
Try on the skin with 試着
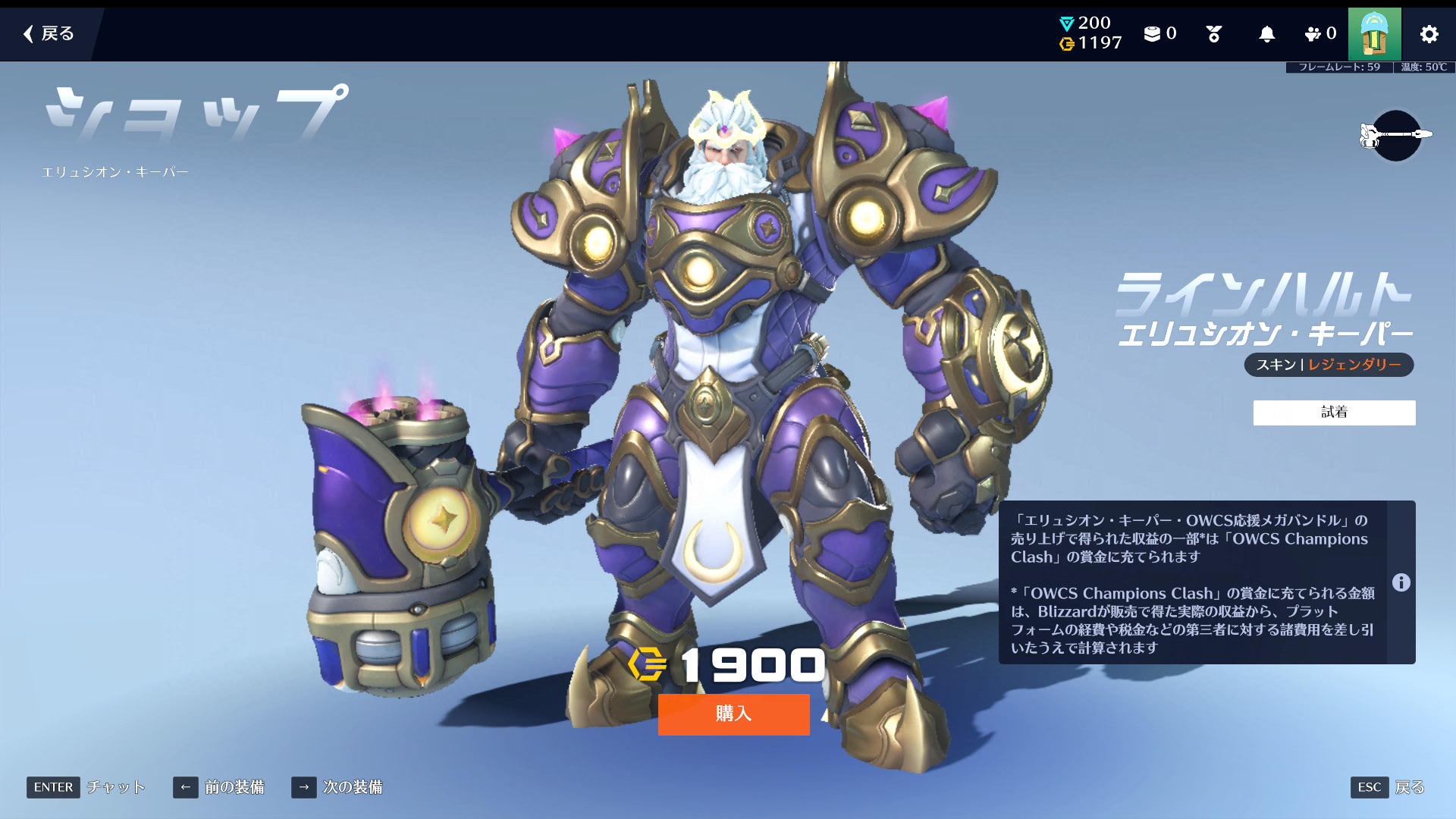[x=1334, y=413]
